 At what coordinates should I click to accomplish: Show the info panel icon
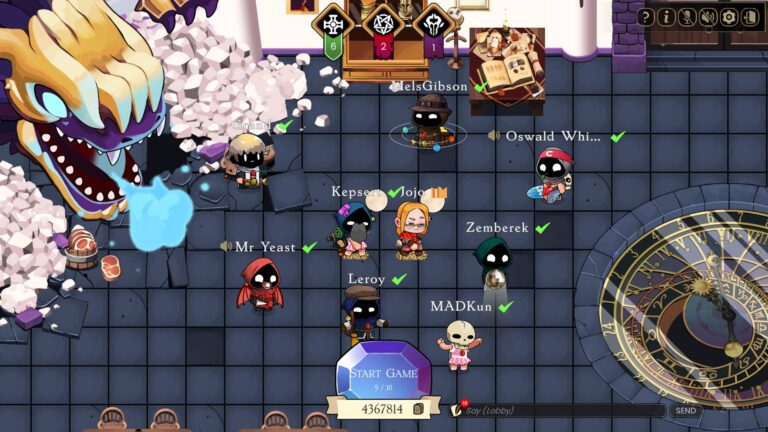[x=667, y=17]
